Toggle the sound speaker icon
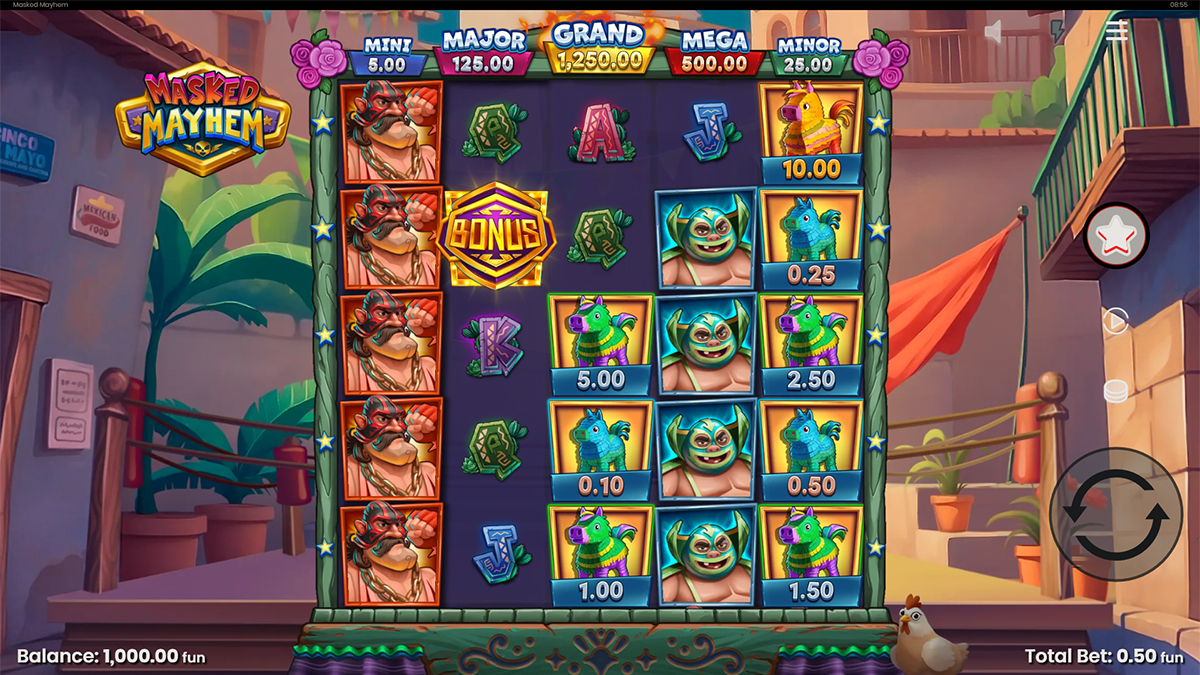This screenshot has height=675, width=1200. (x=994, y=33)
